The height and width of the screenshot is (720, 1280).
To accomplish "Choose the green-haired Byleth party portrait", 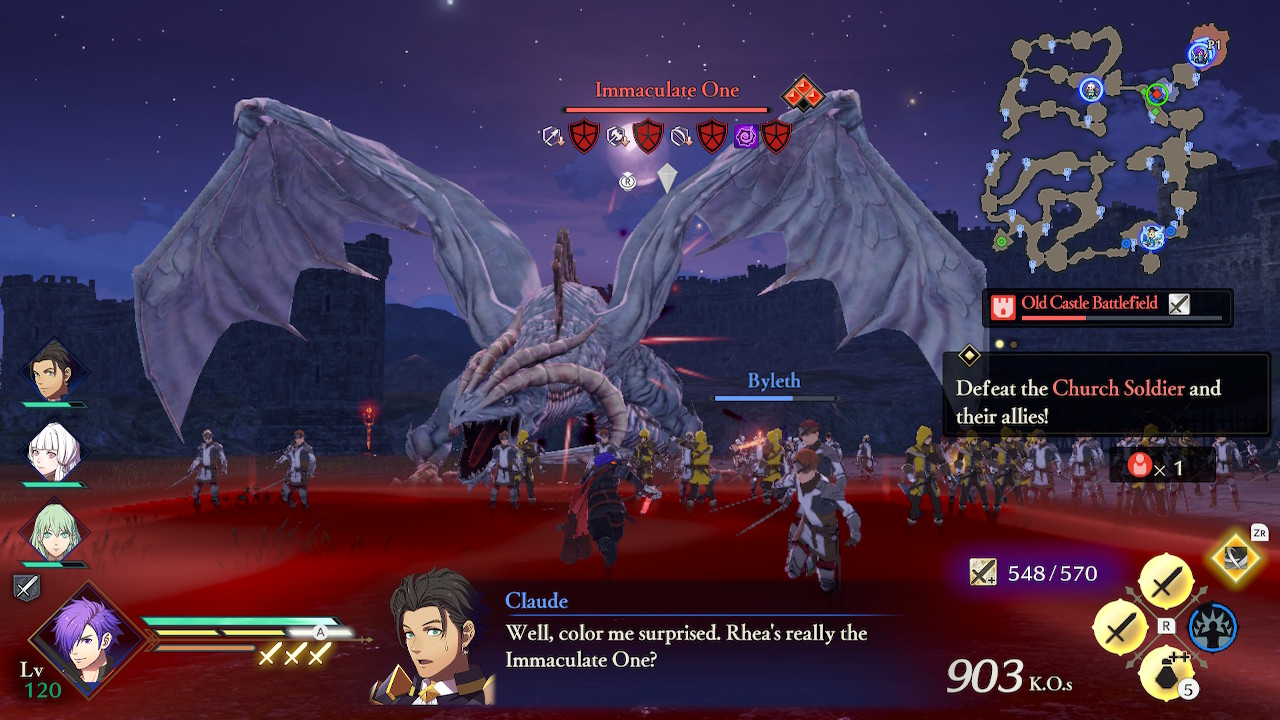I will 53,530.
